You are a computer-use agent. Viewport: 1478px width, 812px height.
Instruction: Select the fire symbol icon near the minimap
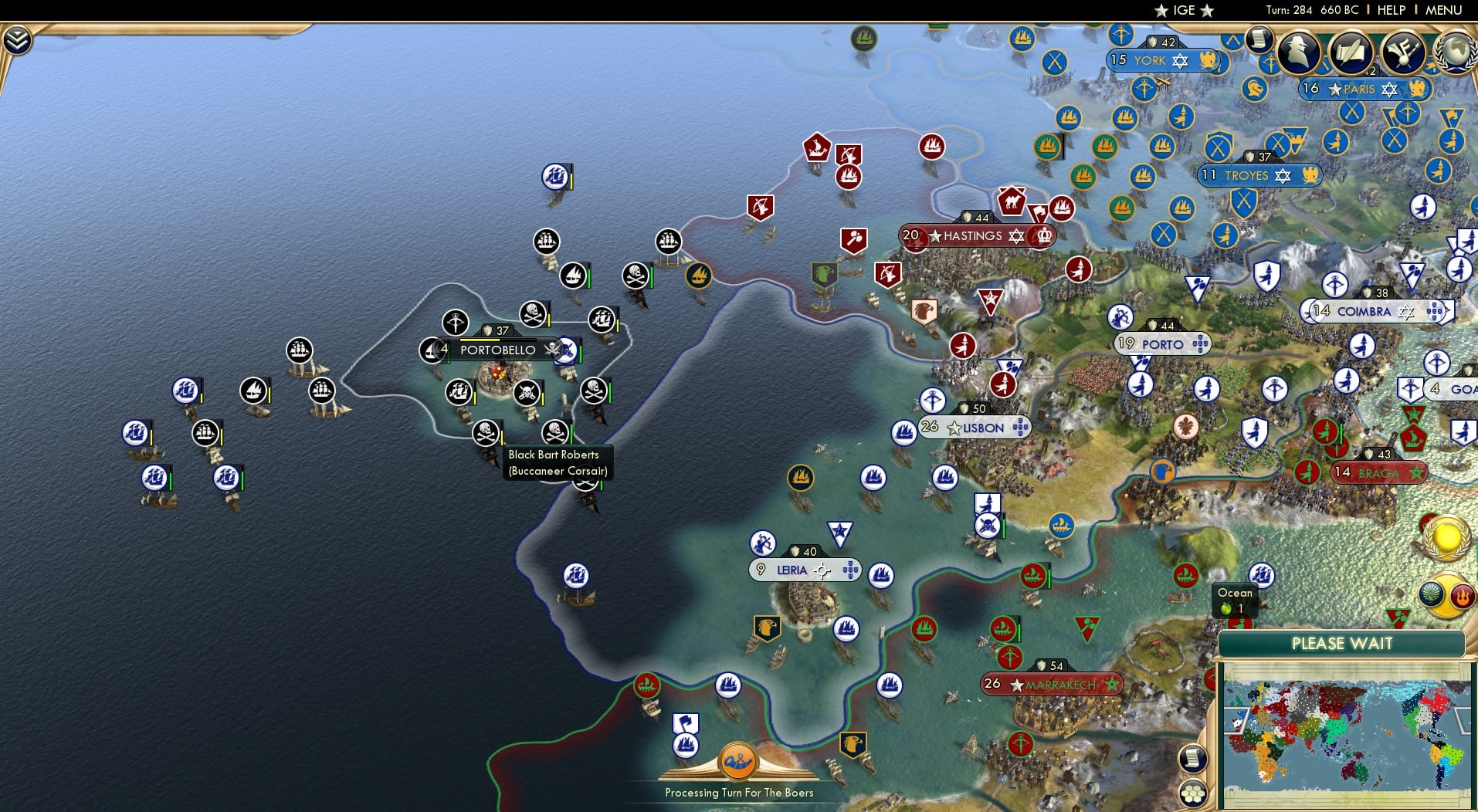click(x=1463, y=594)
